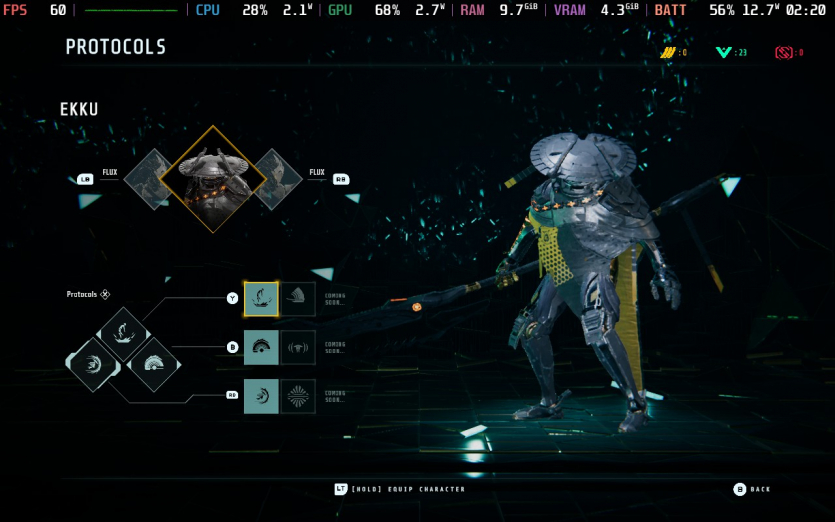Equip character via bottom prompt
The width and height of the screenshot is (835, 522).
click(x=400, y=489)
